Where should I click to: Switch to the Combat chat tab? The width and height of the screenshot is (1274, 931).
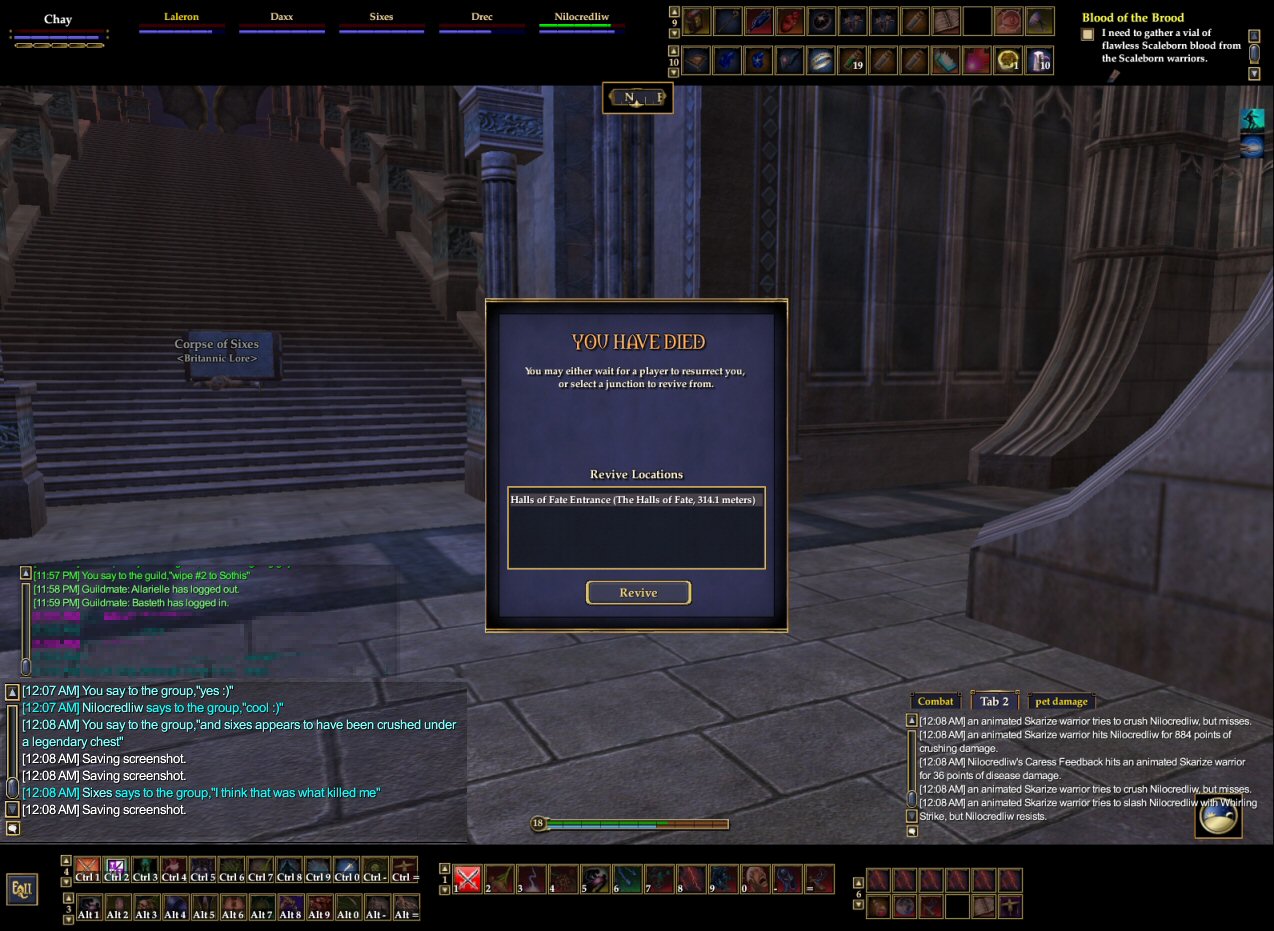[935, 701]
